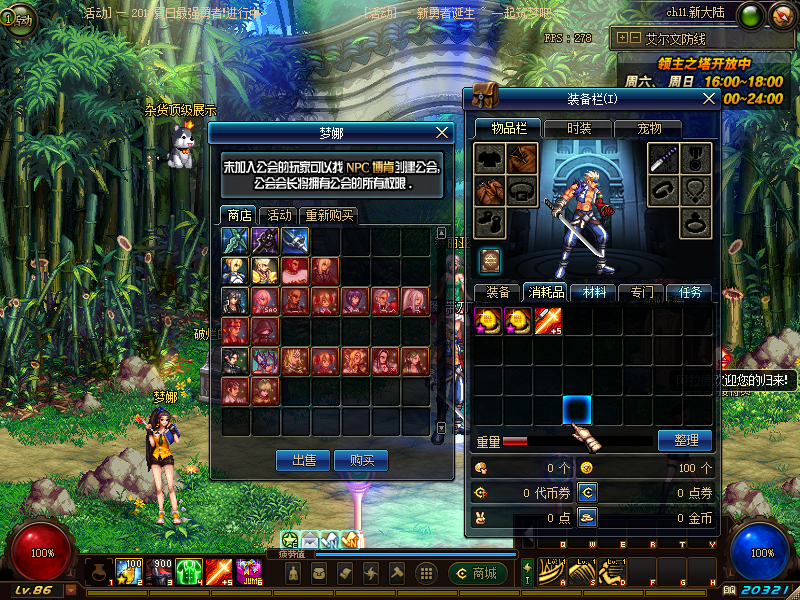800x600 pixels.
Task: Close the 梦娜 shop window
Action: coord(443,132)
